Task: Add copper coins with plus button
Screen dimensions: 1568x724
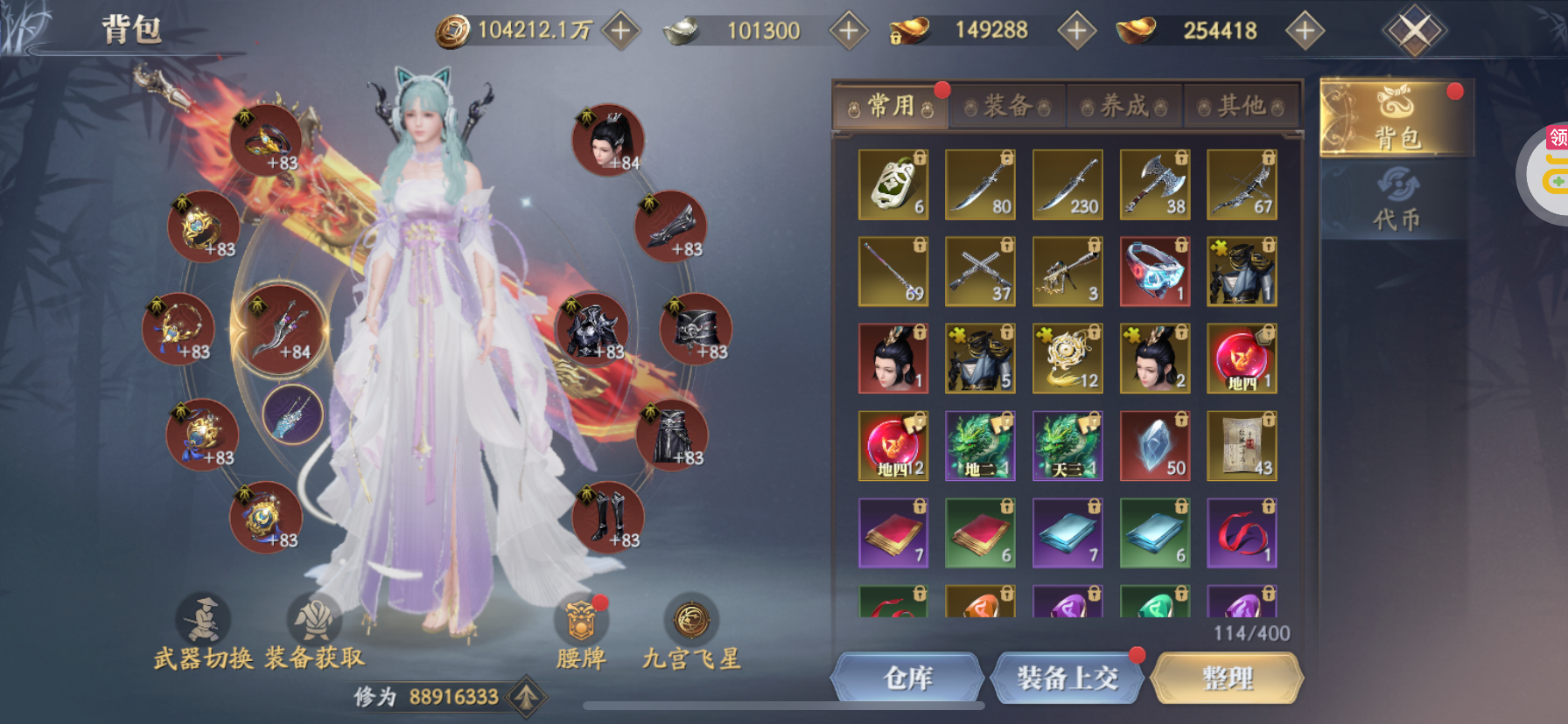Action: coord(620,31)
